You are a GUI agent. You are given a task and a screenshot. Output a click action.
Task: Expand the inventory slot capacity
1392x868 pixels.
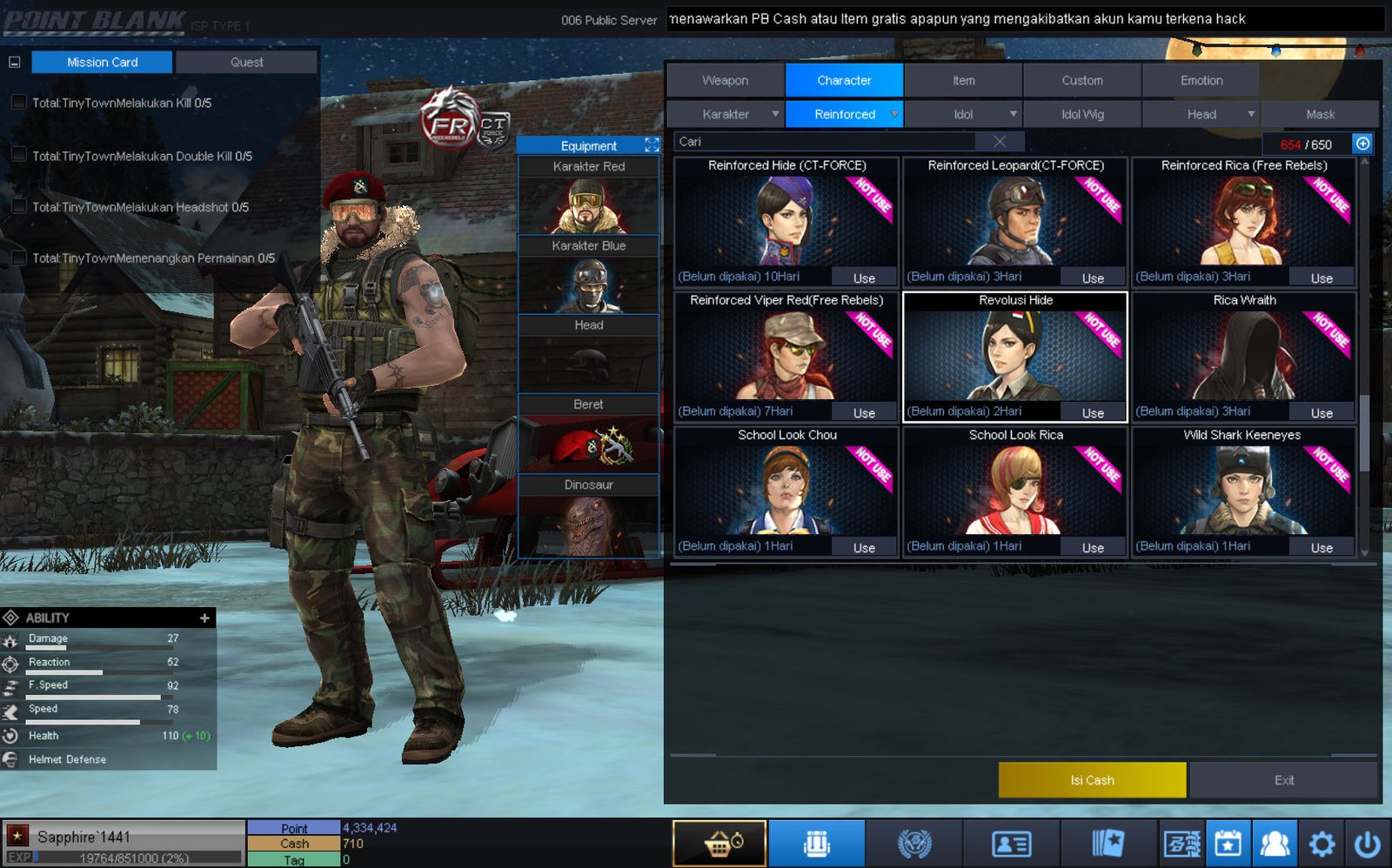(1362, 144)
